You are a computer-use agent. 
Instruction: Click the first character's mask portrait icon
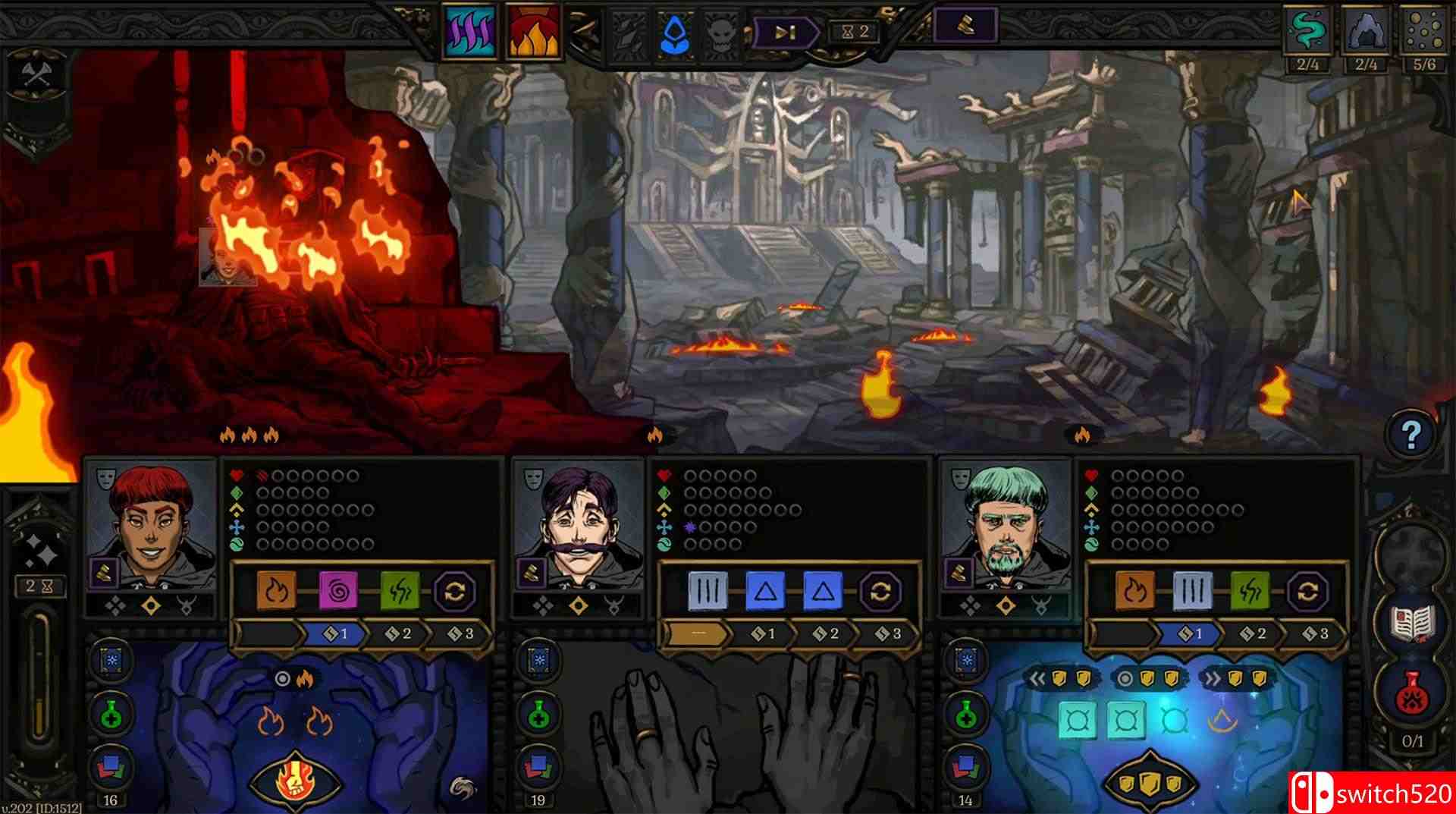coord(107,479)
